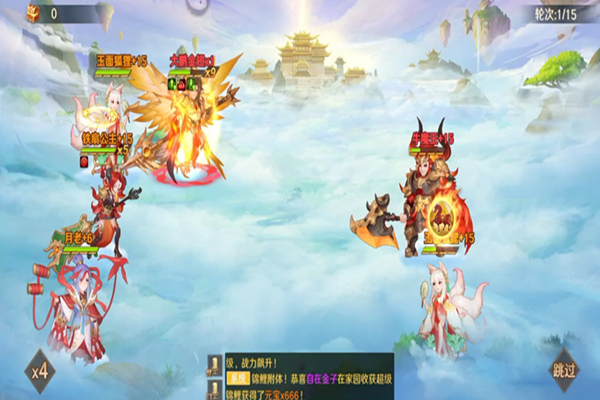600x400 pixels.
Task: Skip the battle with 跳过
Action: tap(563, 371)
